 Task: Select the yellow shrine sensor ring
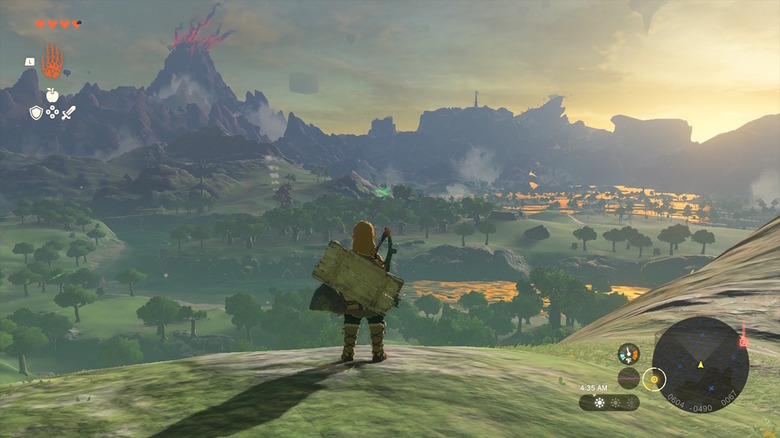pos(654,379)
